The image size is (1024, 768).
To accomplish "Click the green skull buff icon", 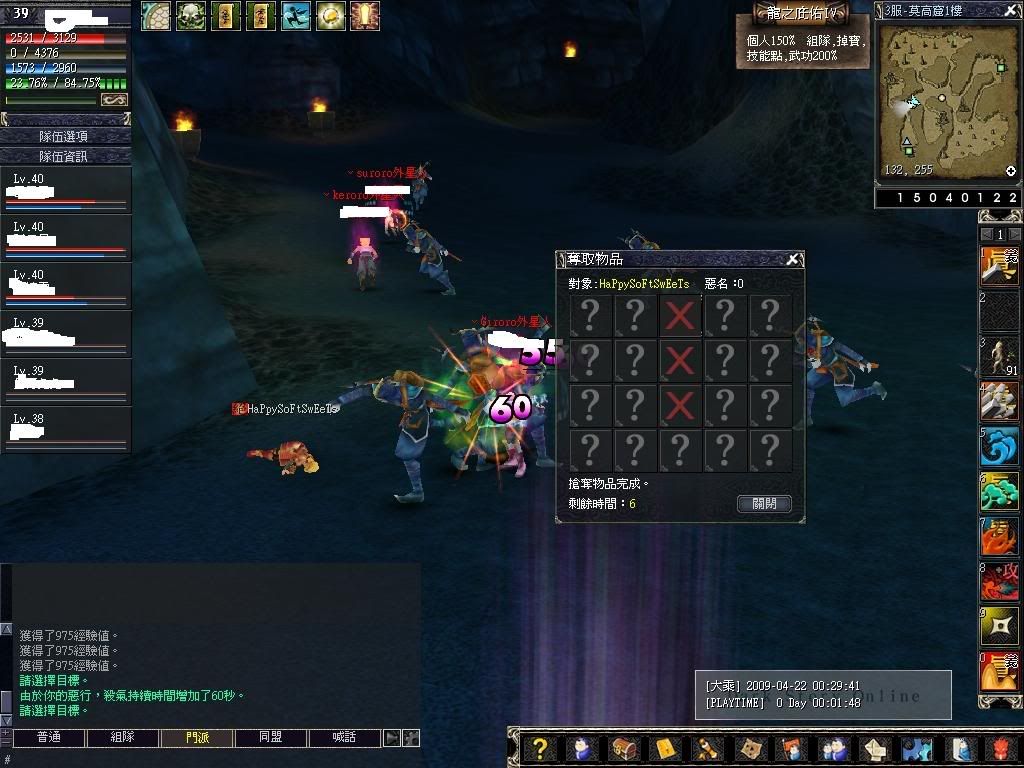I will pyautogui.click(x=190, y=15).
